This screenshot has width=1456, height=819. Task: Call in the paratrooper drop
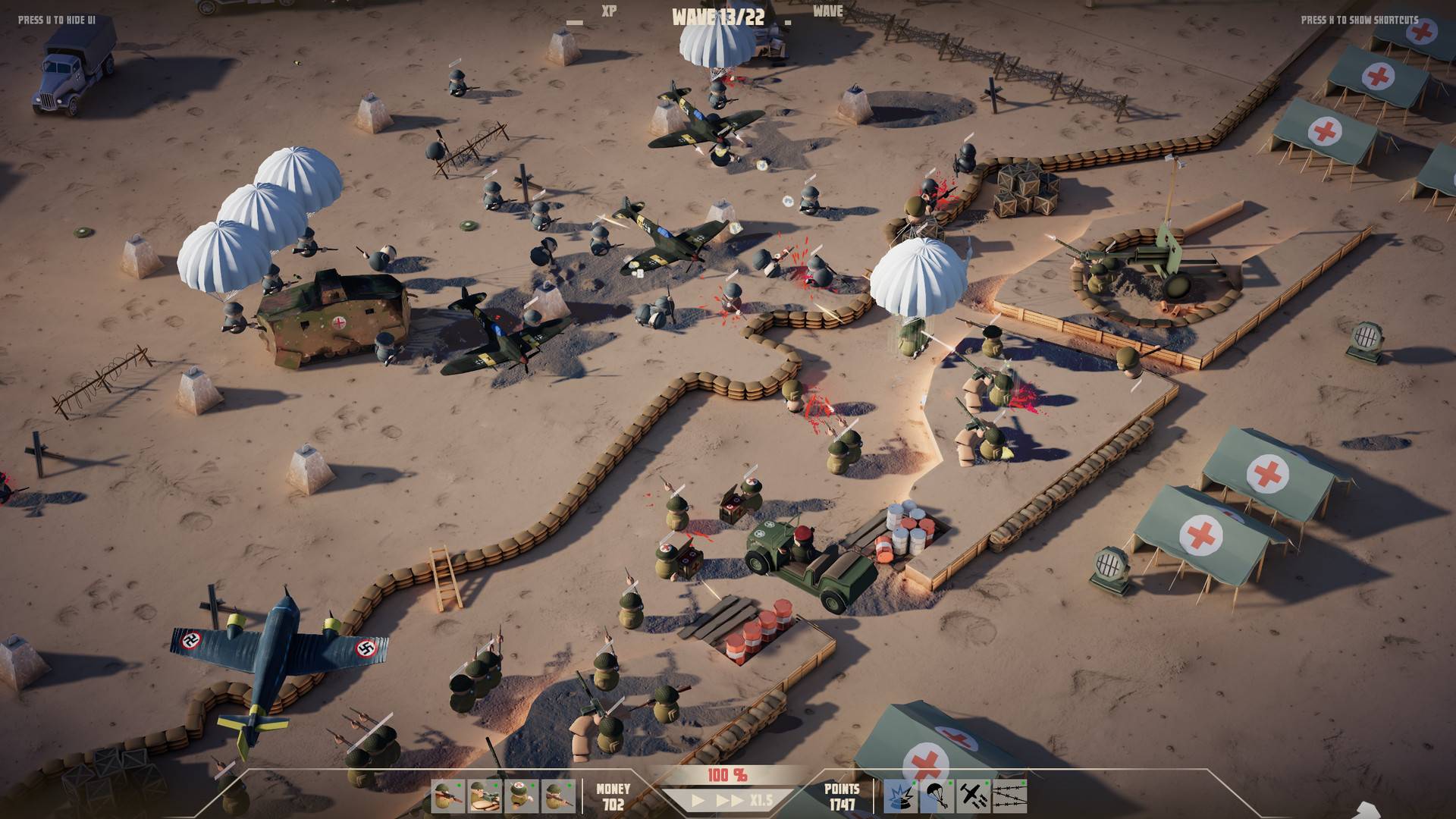(x=936, y=796)
